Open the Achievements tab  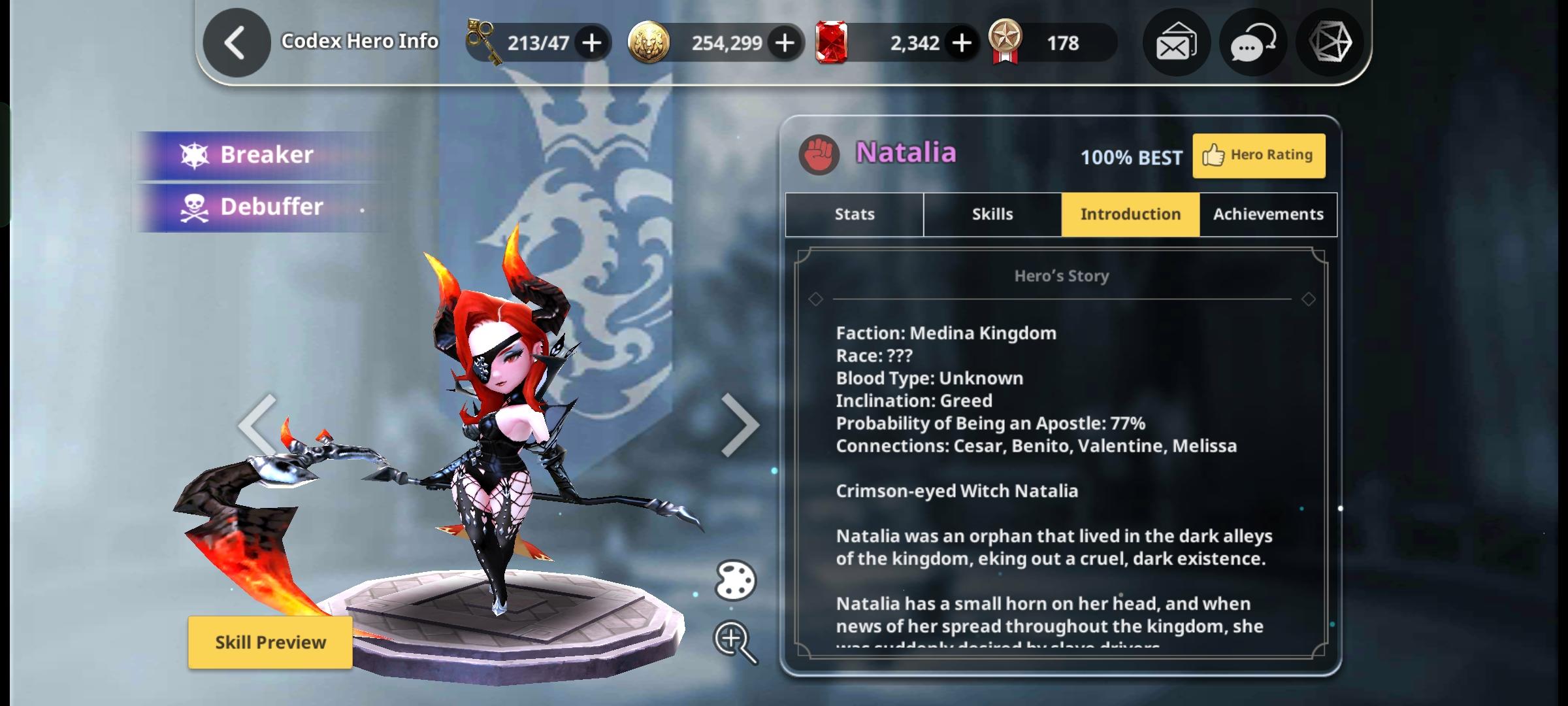pyautogui.click(x=1267, y=214)
